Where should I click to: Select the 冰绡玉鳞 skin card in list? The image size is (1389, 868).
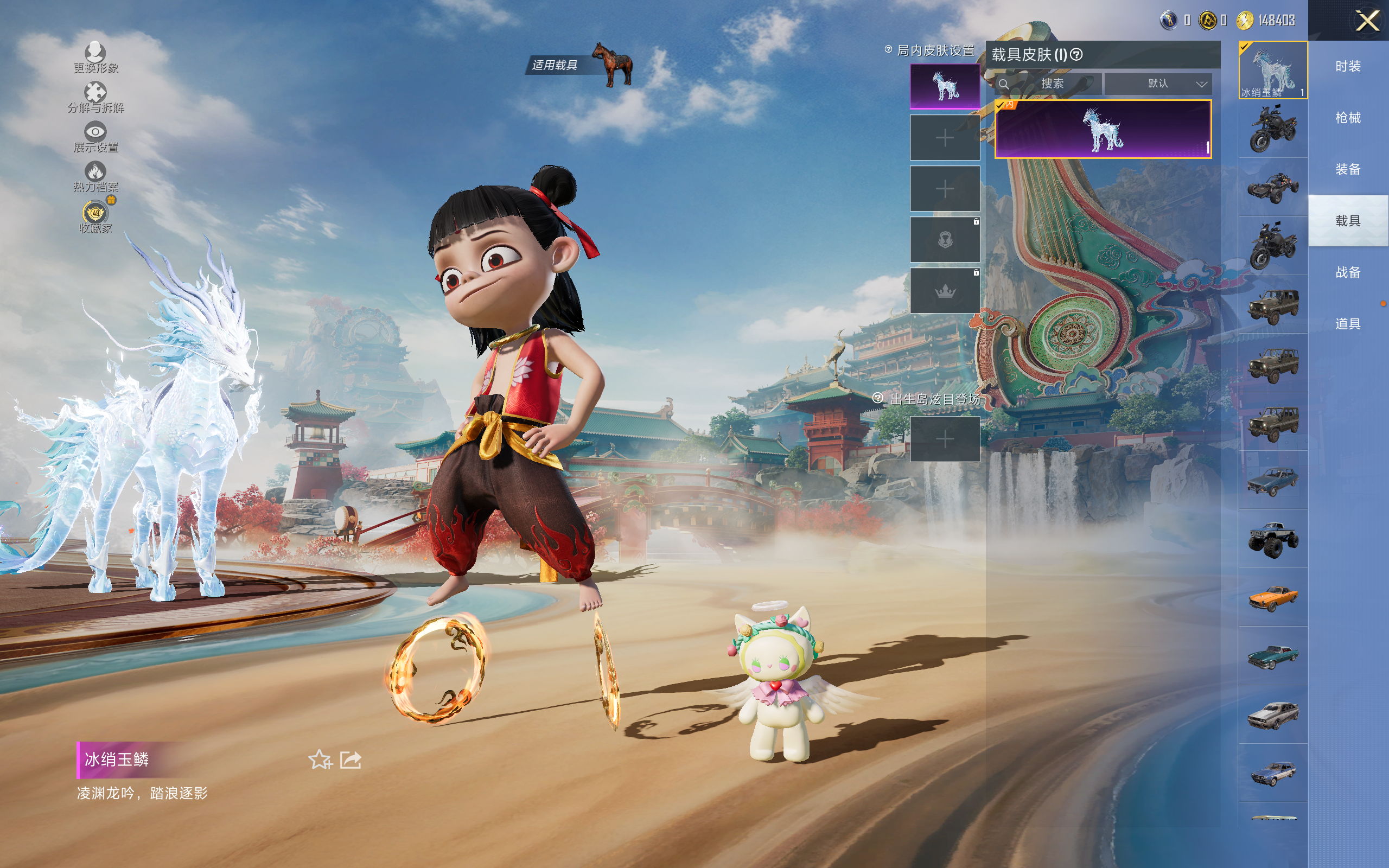[x=1103, y=129]
